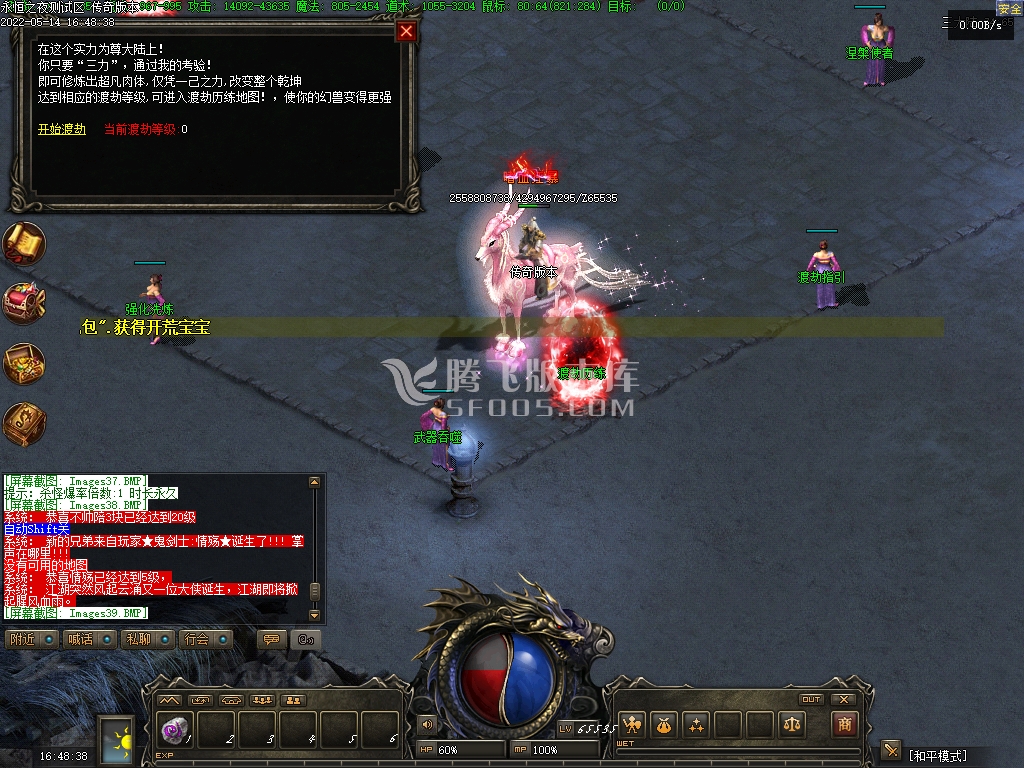Open the sparkle skills icon
Viewport: 1024px width, 768px height.
coord(696,724)
